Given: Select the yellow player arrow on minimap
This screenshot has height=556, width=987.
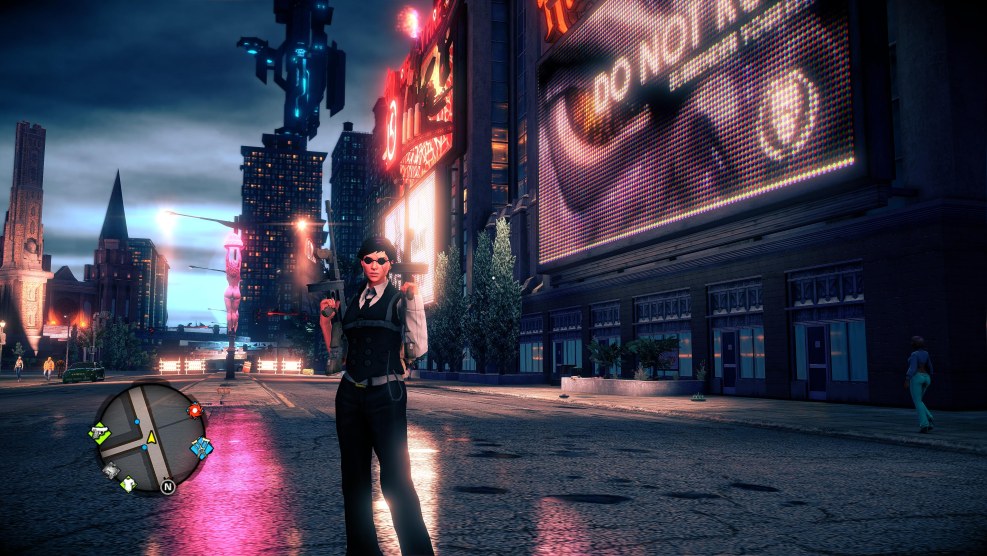Looking at the screenshot, I should click(x=152, y=437).
